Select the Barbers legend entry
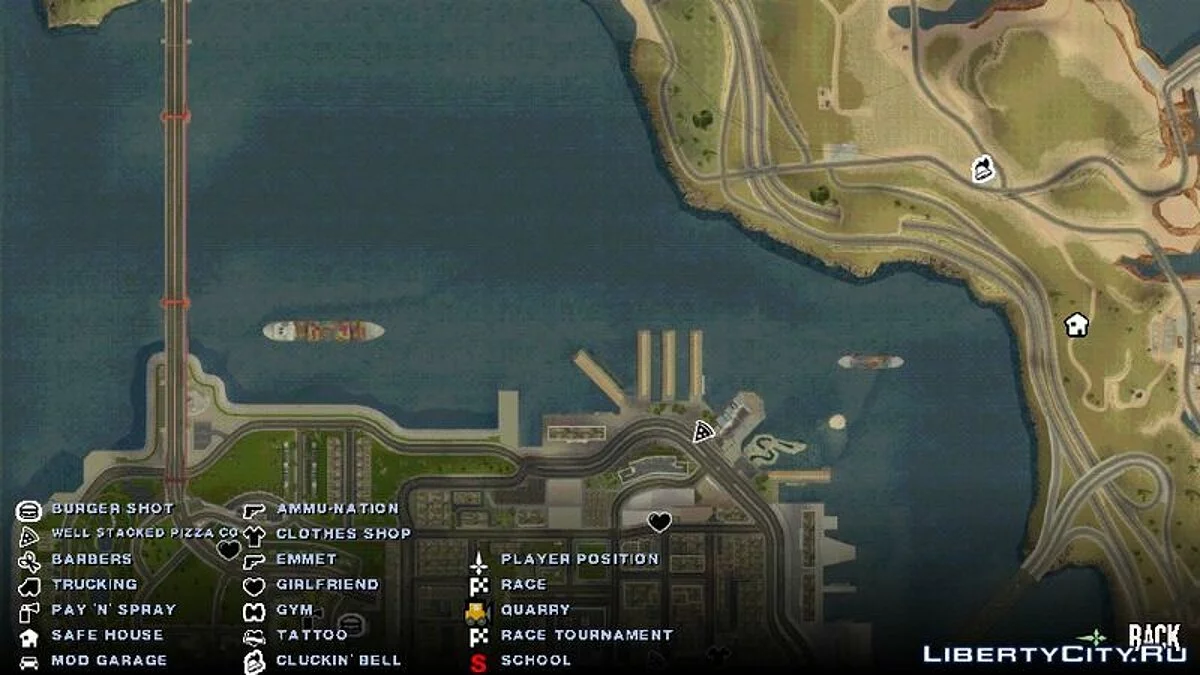This screenshot has height=675, width=1200. click(x=91, y=559)
